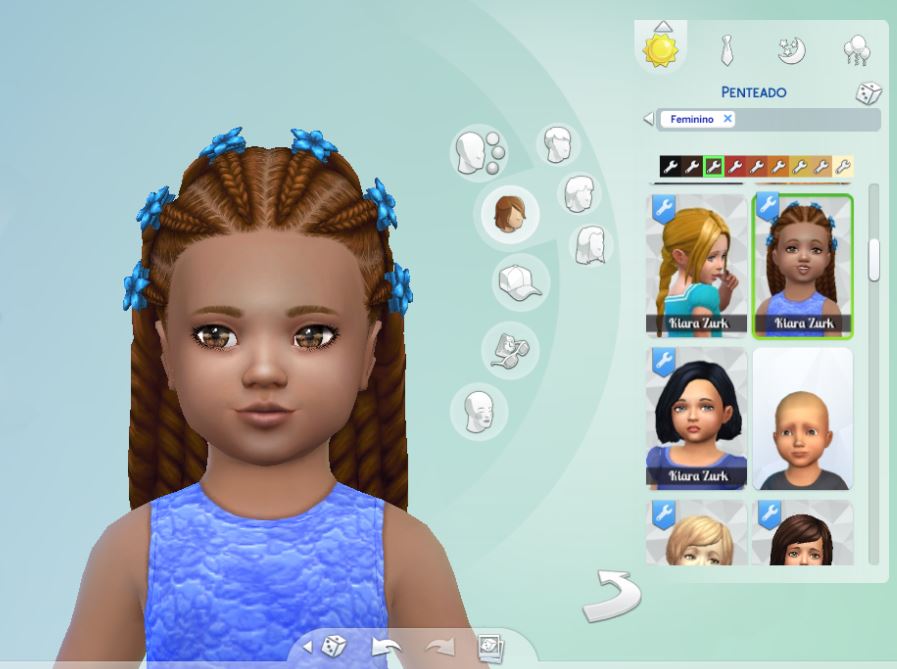Switch to the formal necktie outfit tab
Screen dimensions: 897x669
pos(728,49)
